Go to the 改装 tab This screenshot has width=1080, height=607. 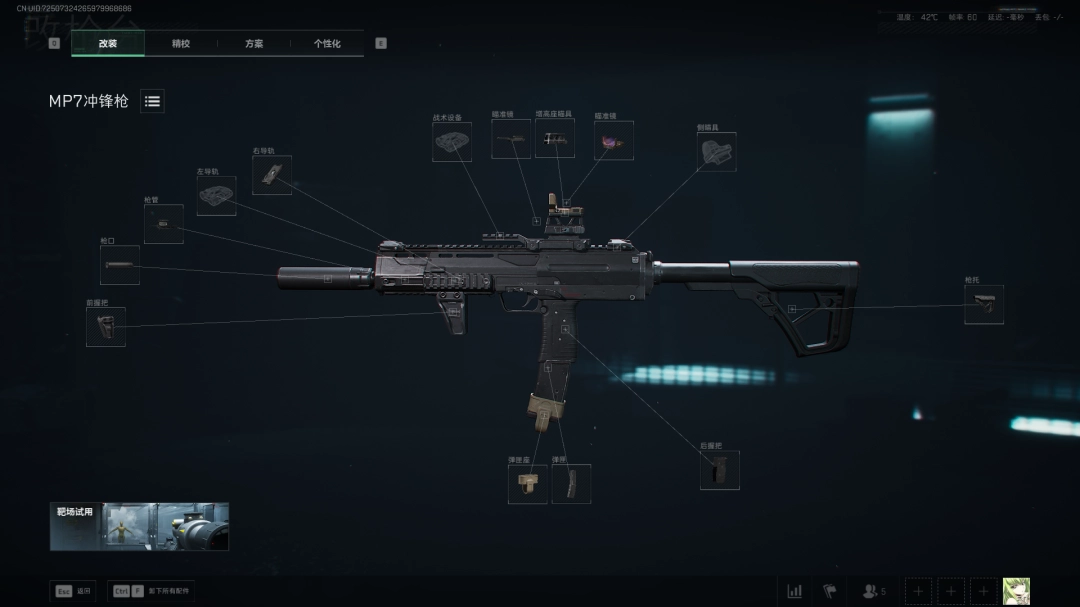point(108,44)
